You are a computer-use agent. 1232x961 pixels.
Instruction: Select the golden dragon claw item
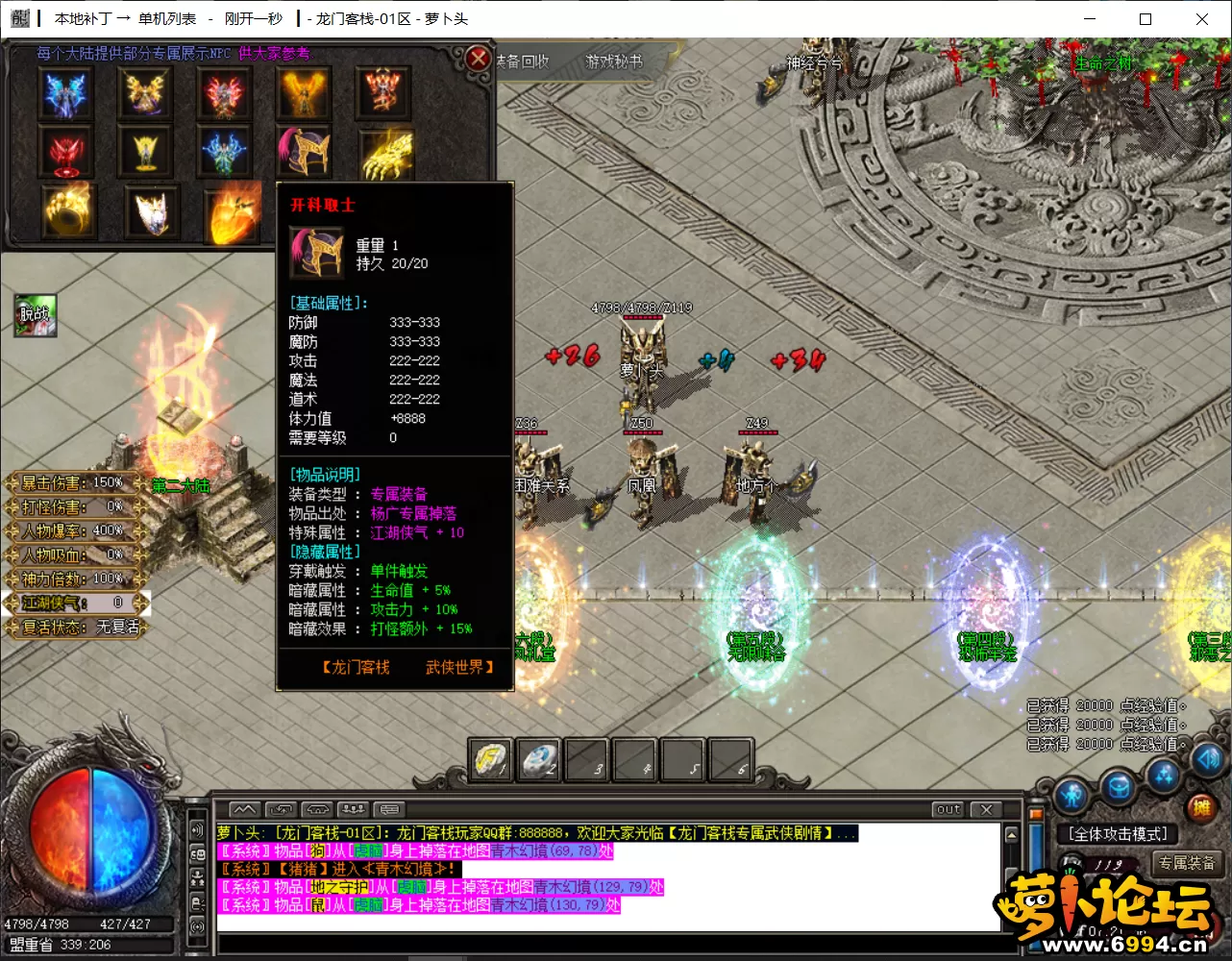386,152
